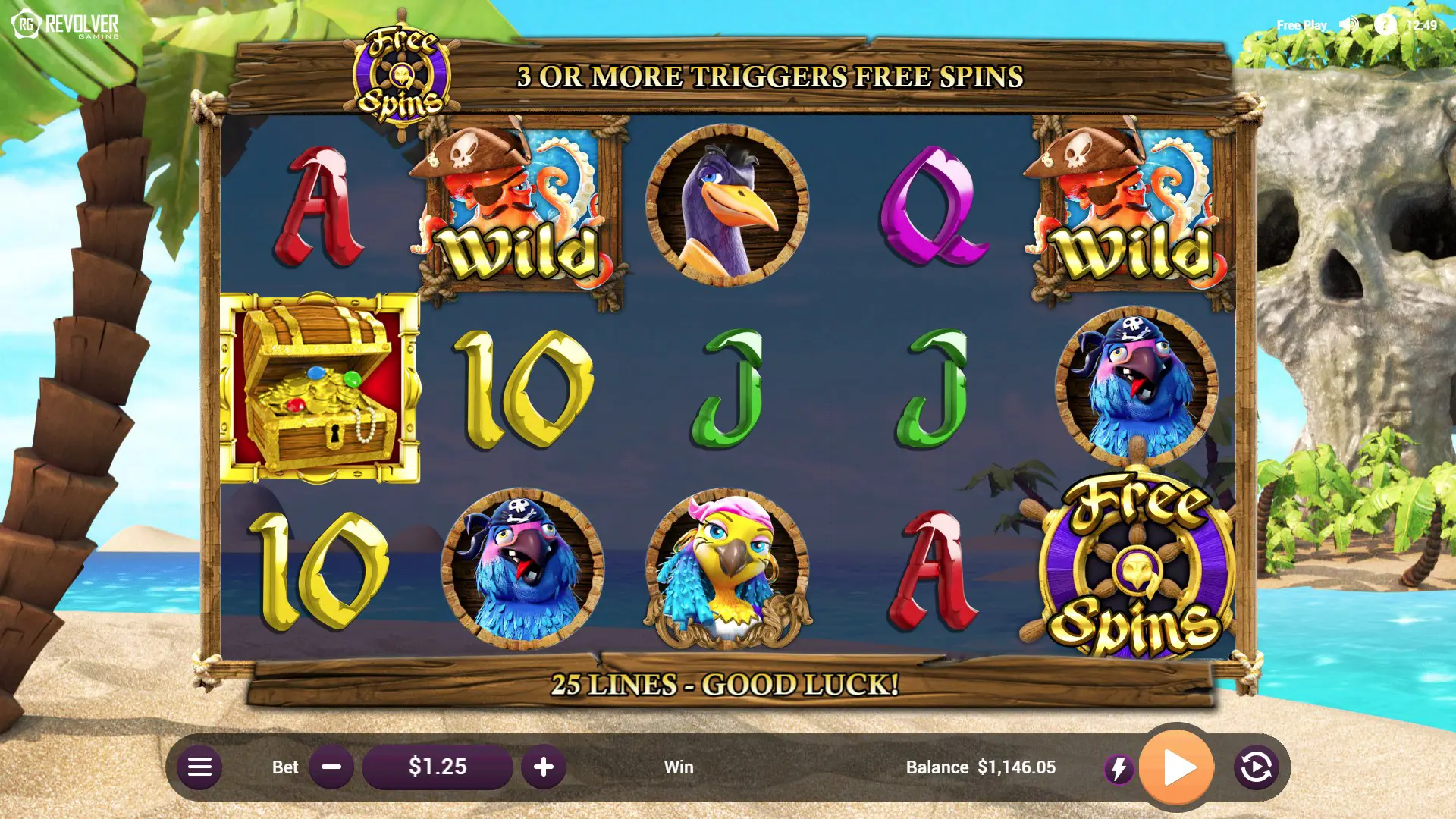Click the $1.25 bet amount field
Viewport: 1456px width, 819px height.
438,767
